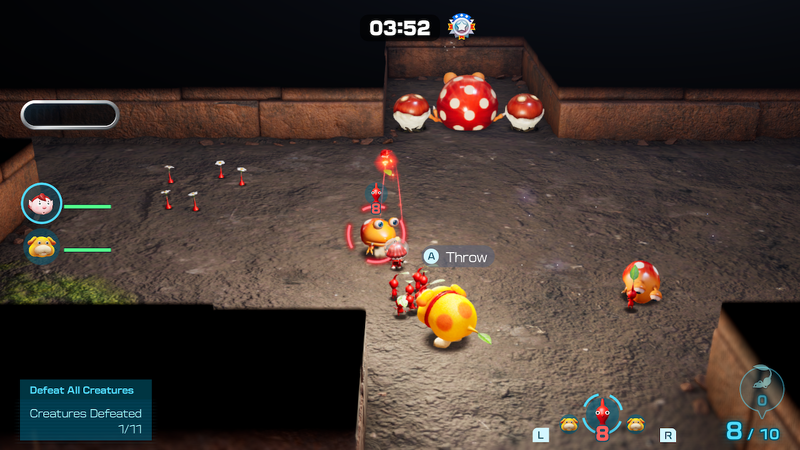The width and height of the screenshot is (800, 450).
Task: Click the idle Pikmin bubble icon
Action: coord(760,387)
